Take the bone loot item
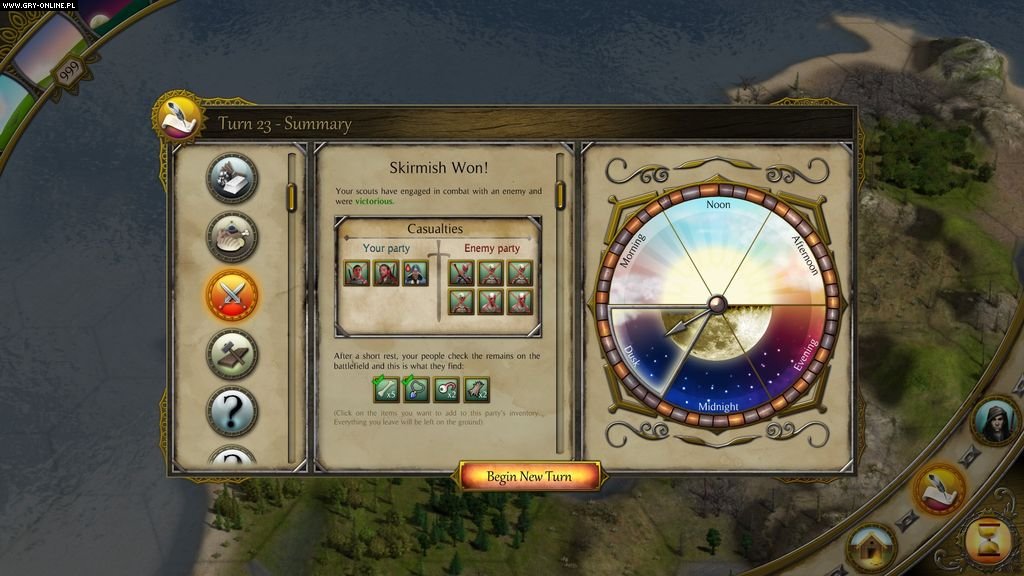Image resolution: width=1024 pixels, height=576 pixels. click(386, 389)
